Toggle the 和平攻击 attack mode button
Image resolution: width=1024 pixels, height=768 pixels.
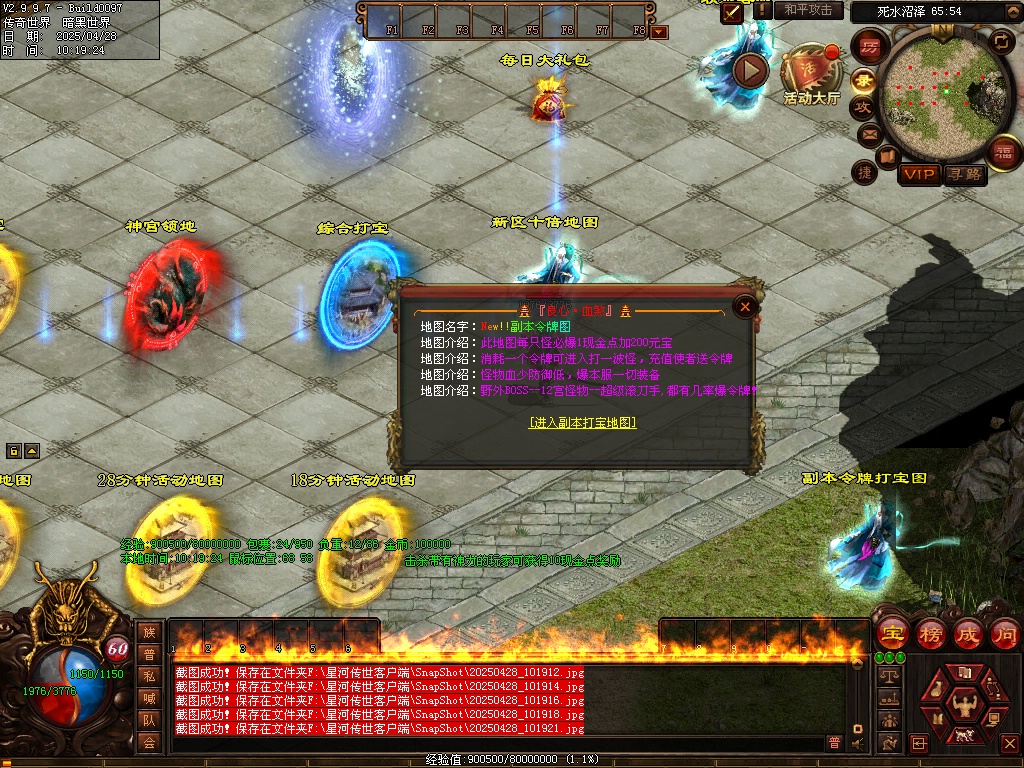pos(808,10)
